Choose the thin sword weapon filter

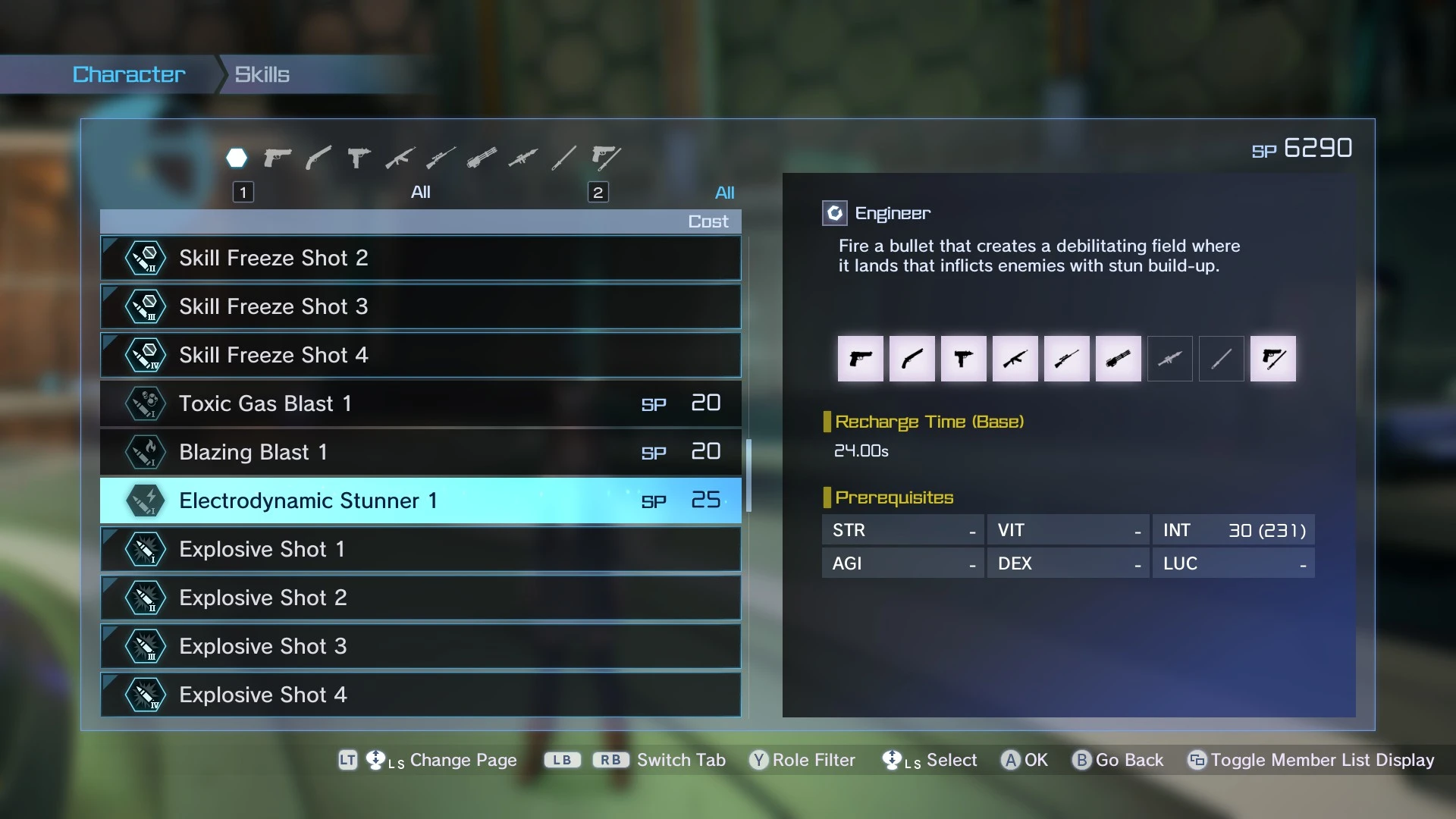pyautogui.click(x=563, y=158)
